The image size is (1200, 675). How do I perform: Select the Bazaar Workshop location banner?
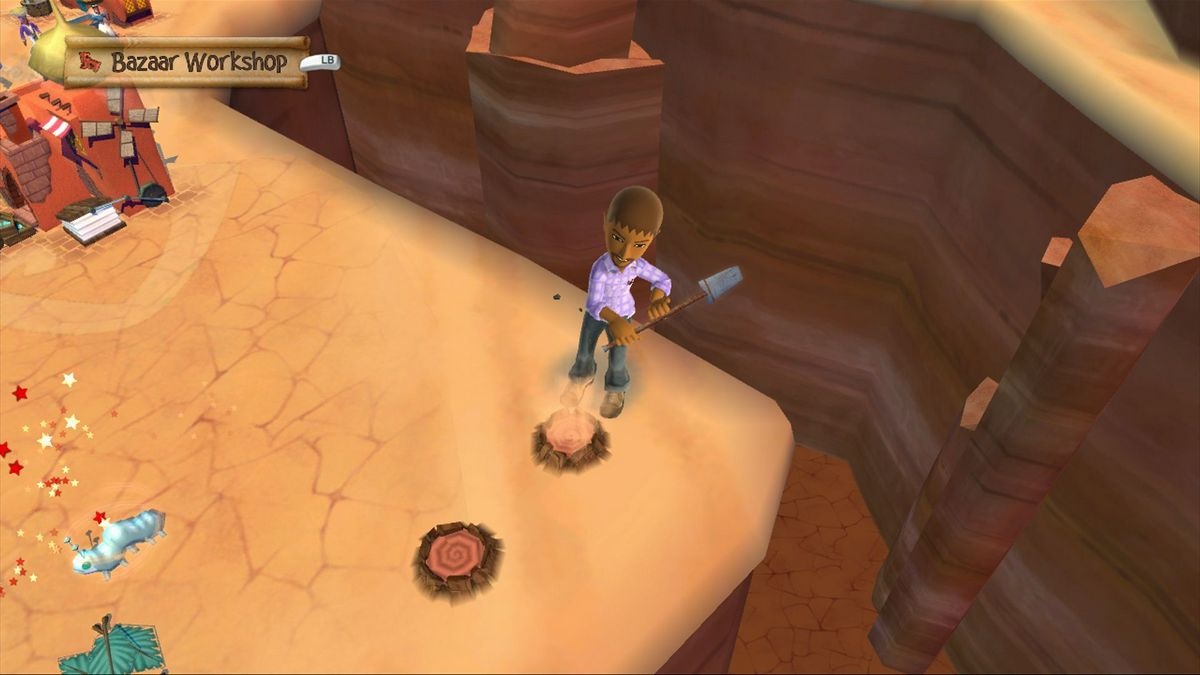(187, 62)
